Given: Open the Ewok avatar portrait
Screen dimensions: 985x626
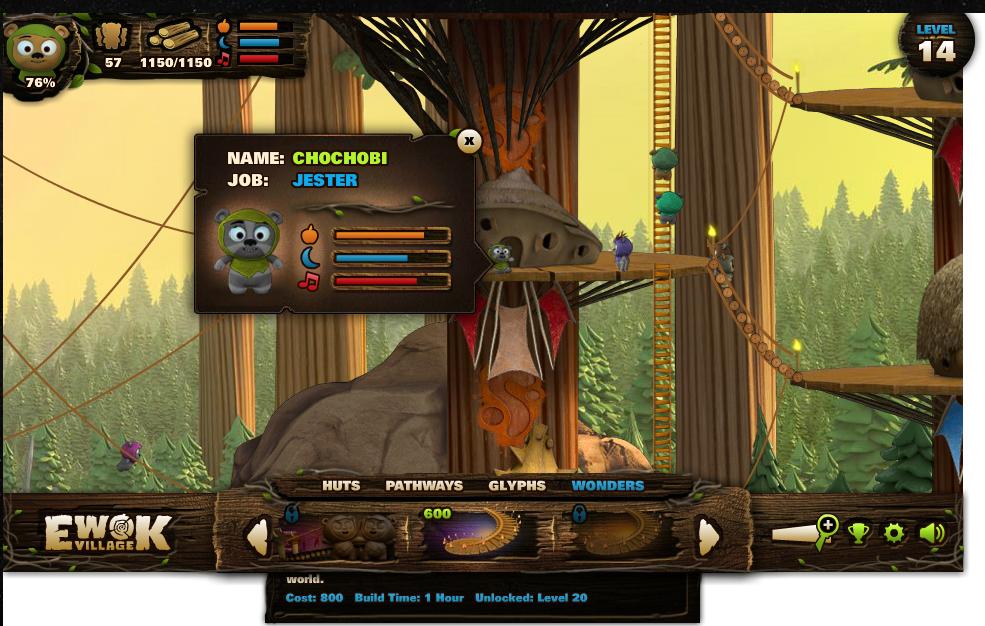Looking at the screenshot, I should (x=36, y=50).
